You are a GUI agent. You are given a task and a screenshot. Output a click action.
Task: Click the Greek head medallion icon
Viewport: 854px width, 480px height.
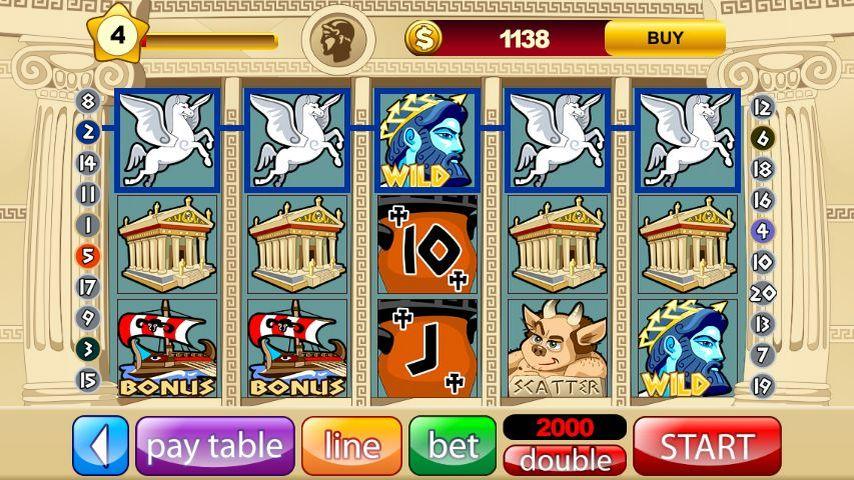pos(337,40)
